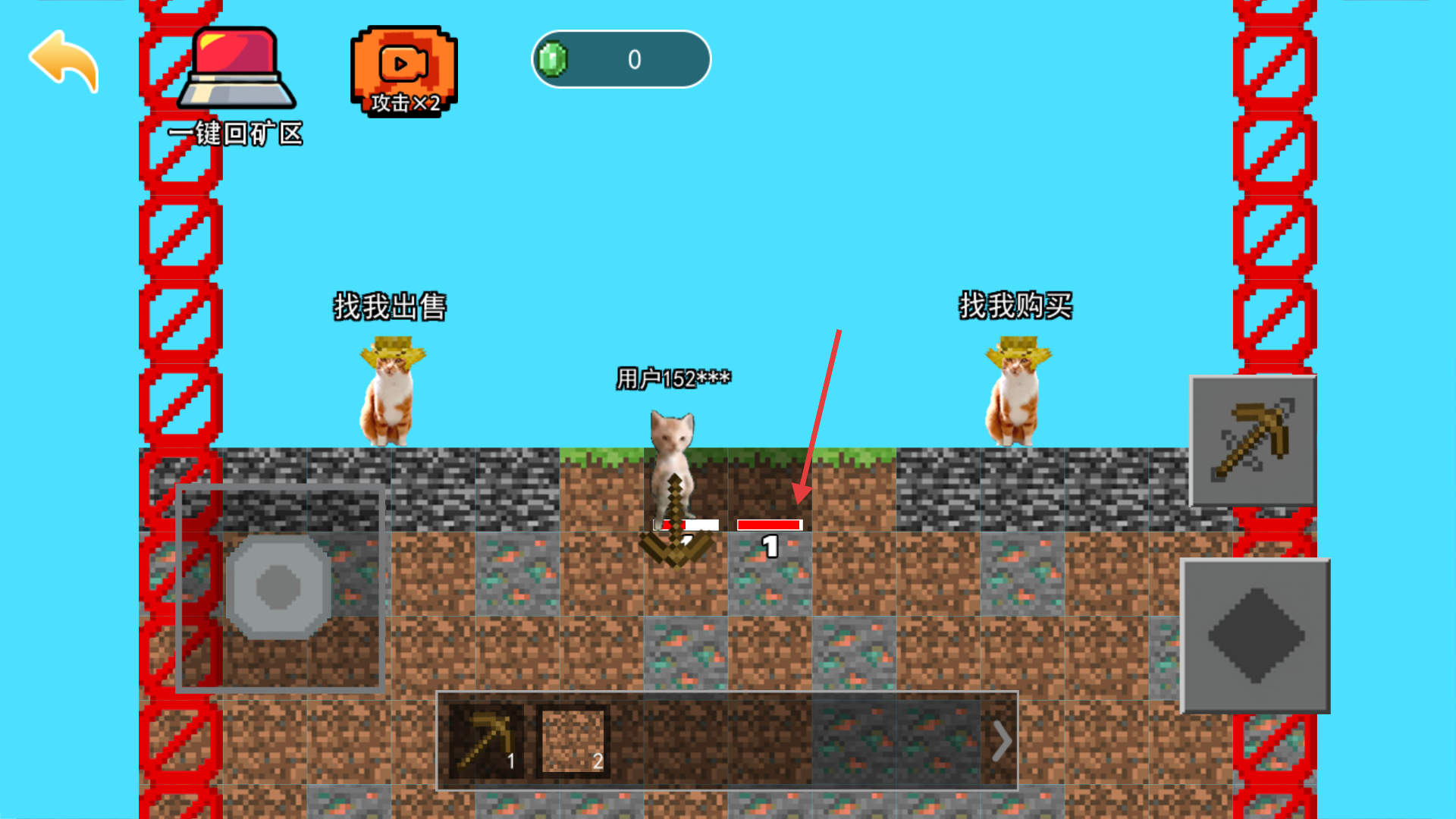This screenshot has width=1456, height=819.
Task: Tap the virtual joystick knob
Action: pos(278,586)
